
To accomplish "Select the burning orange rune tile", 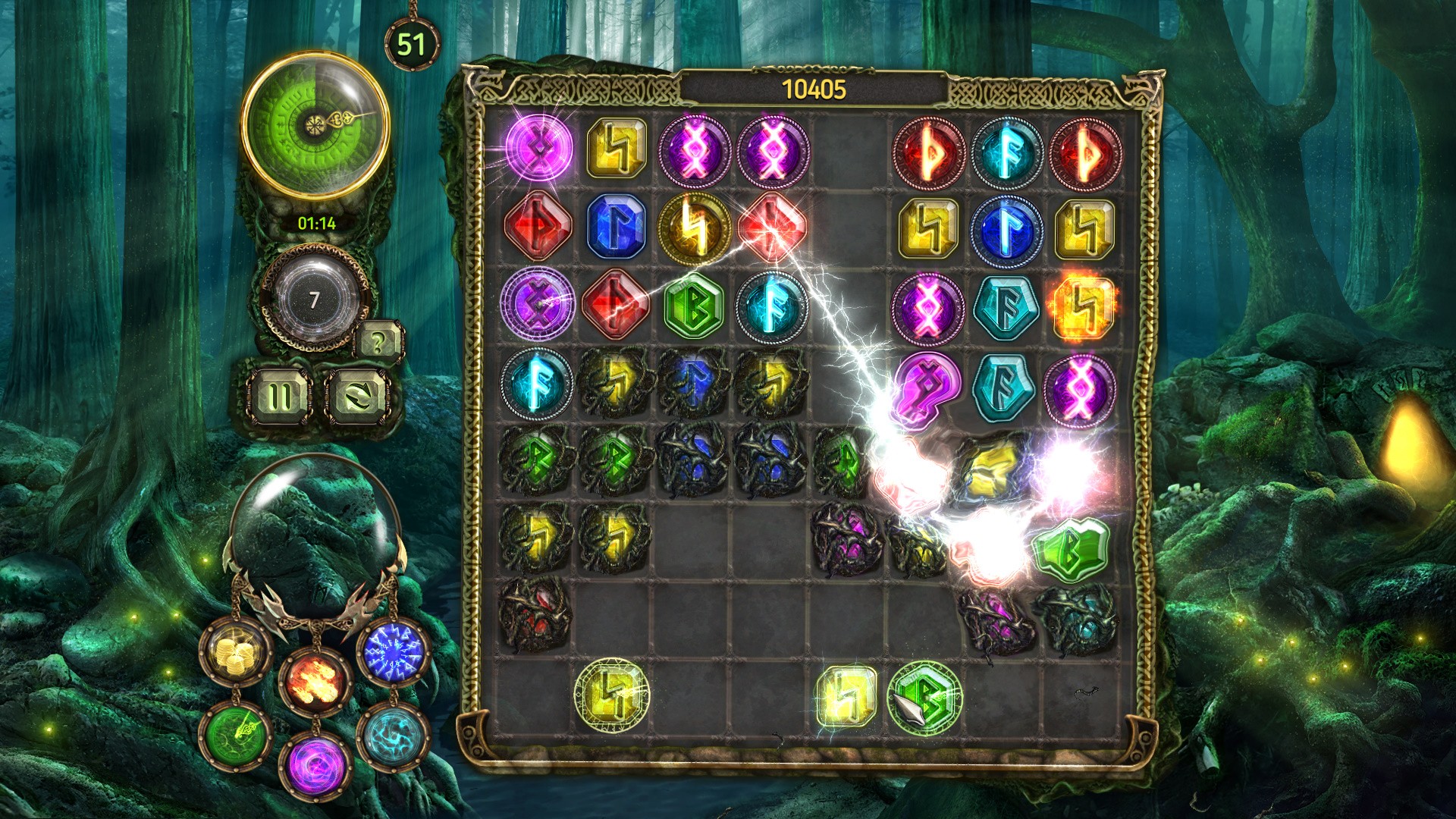I will (1082, 306).
